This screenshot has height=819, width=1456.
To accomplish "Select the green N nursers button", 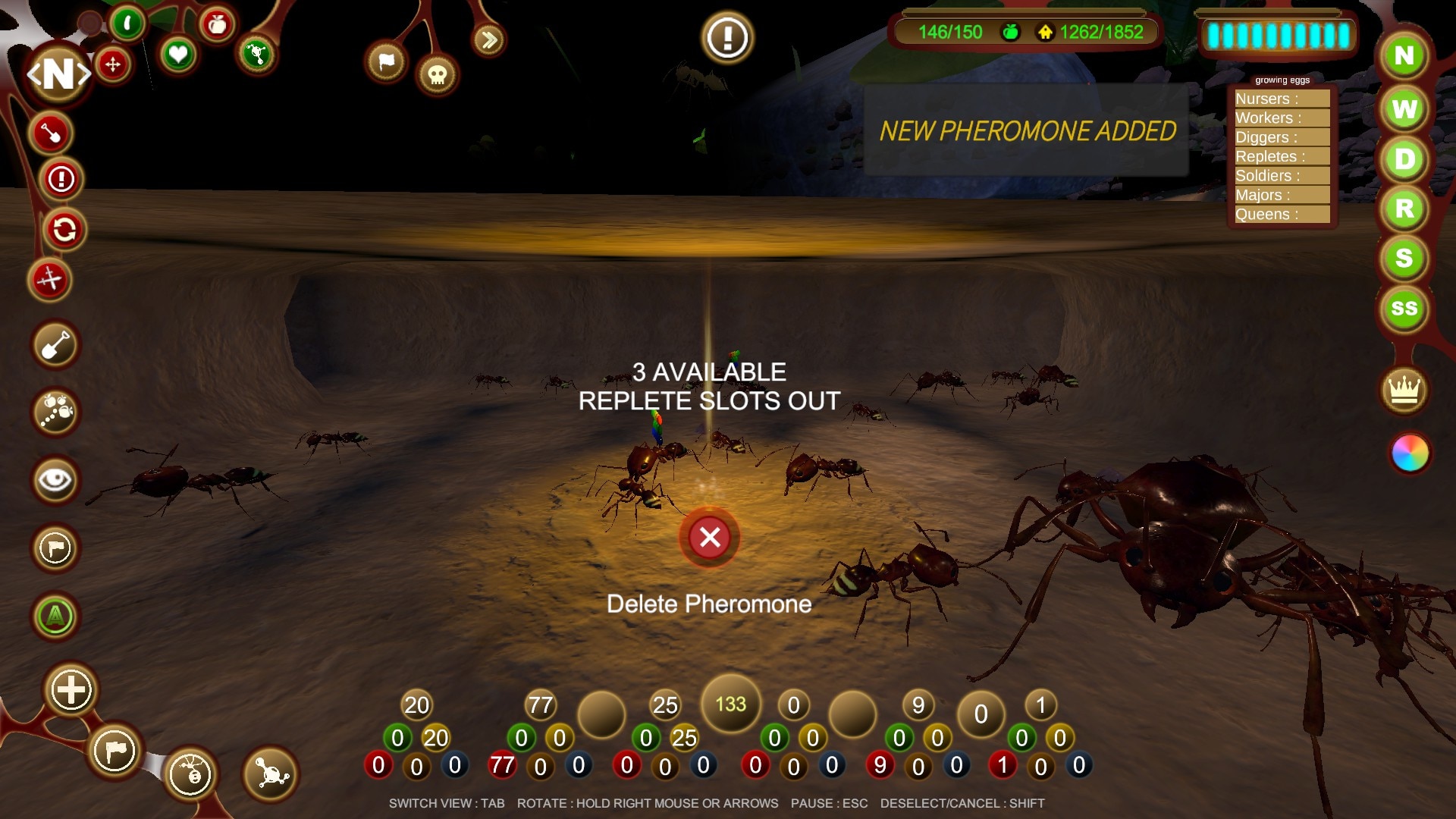I will [x=1404, y=56].
